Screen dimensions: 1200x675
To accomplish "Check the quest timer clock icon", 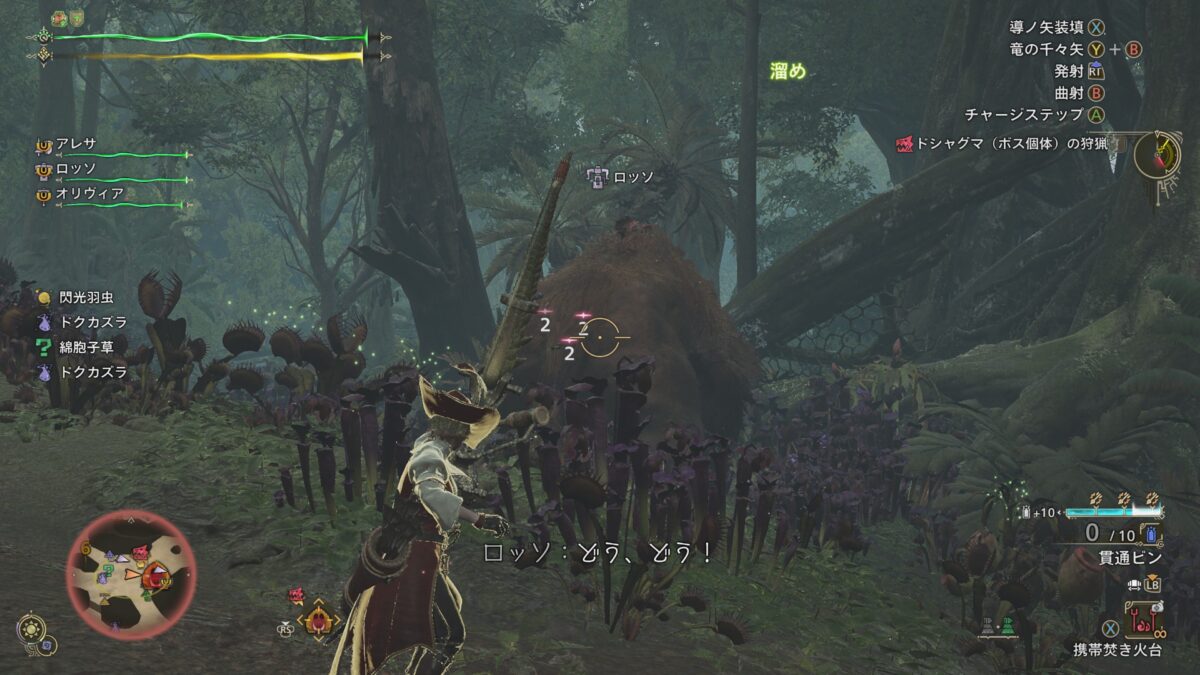I will coord(1158,155).
